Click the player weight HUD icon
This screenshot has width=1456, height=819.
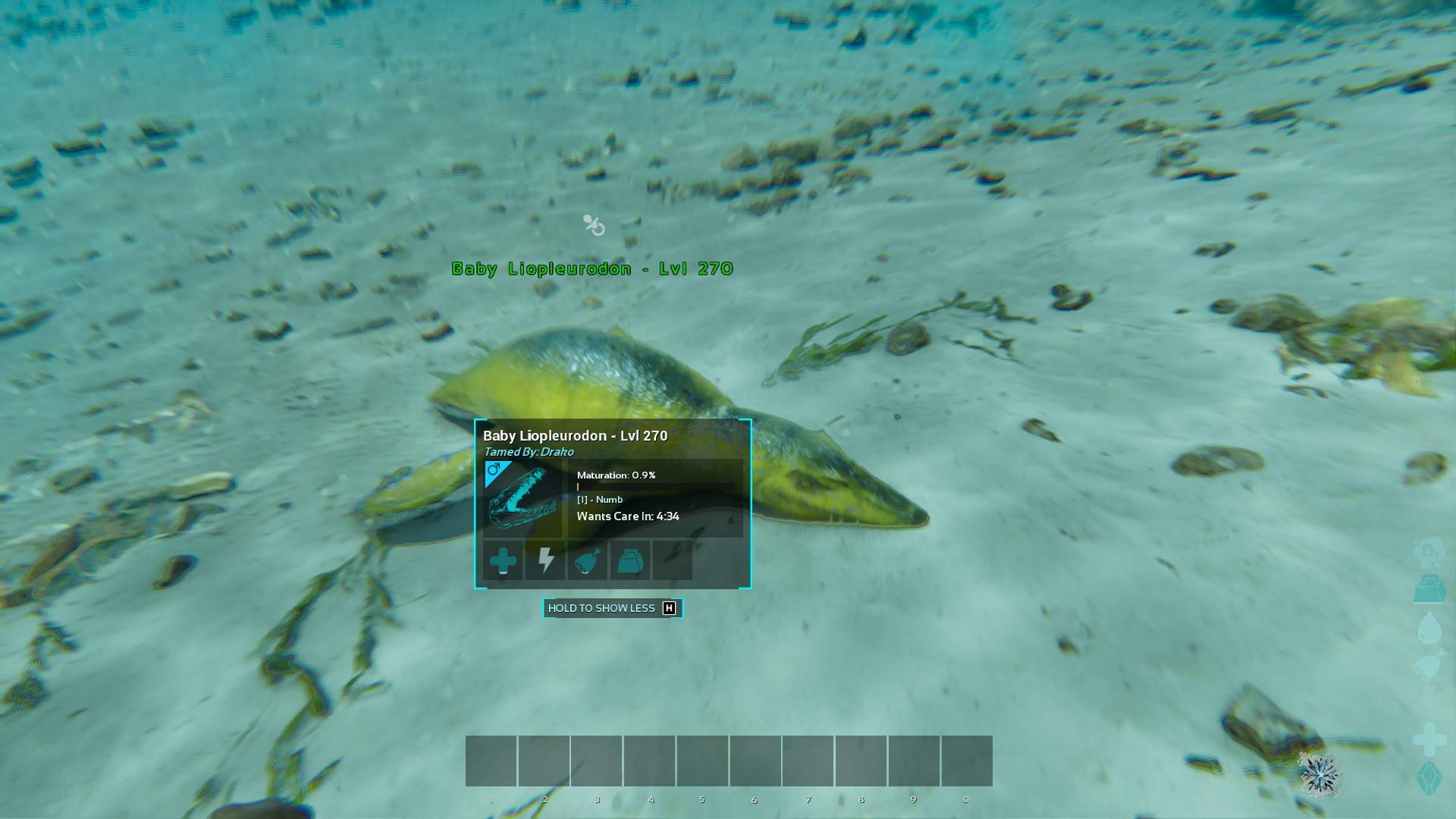pyautogui.click(x=1429, y=589)
